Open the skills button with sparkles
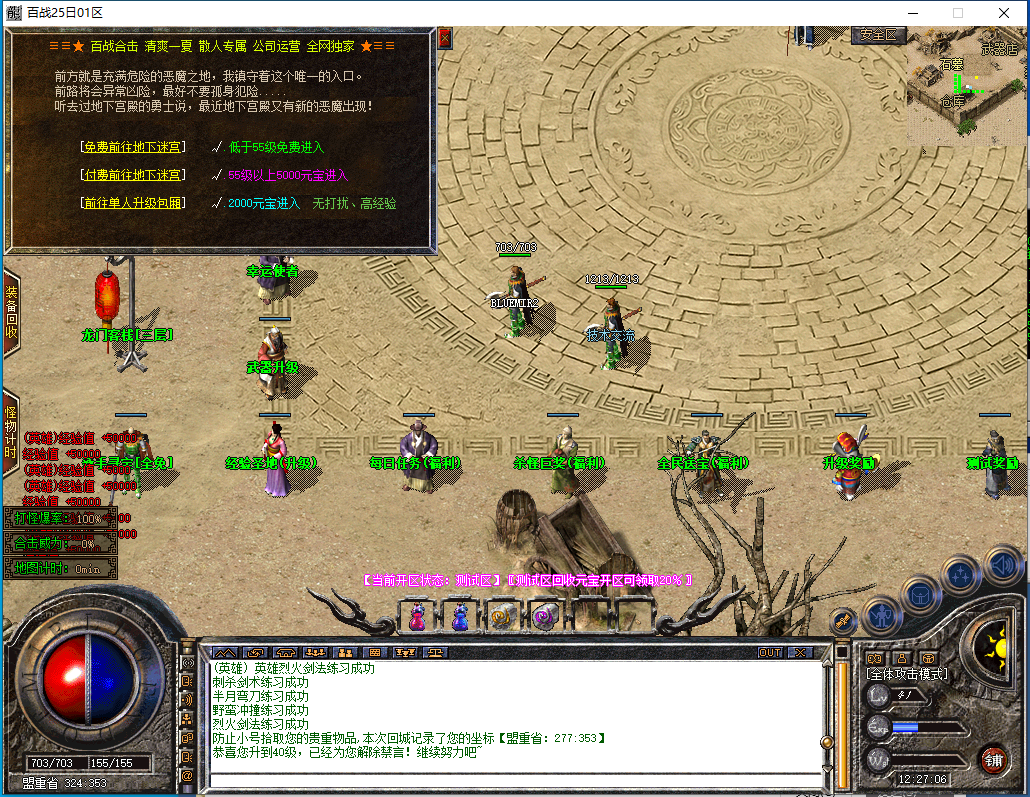The height and width of the screenshot is (797, 1030). coord(961,575)
